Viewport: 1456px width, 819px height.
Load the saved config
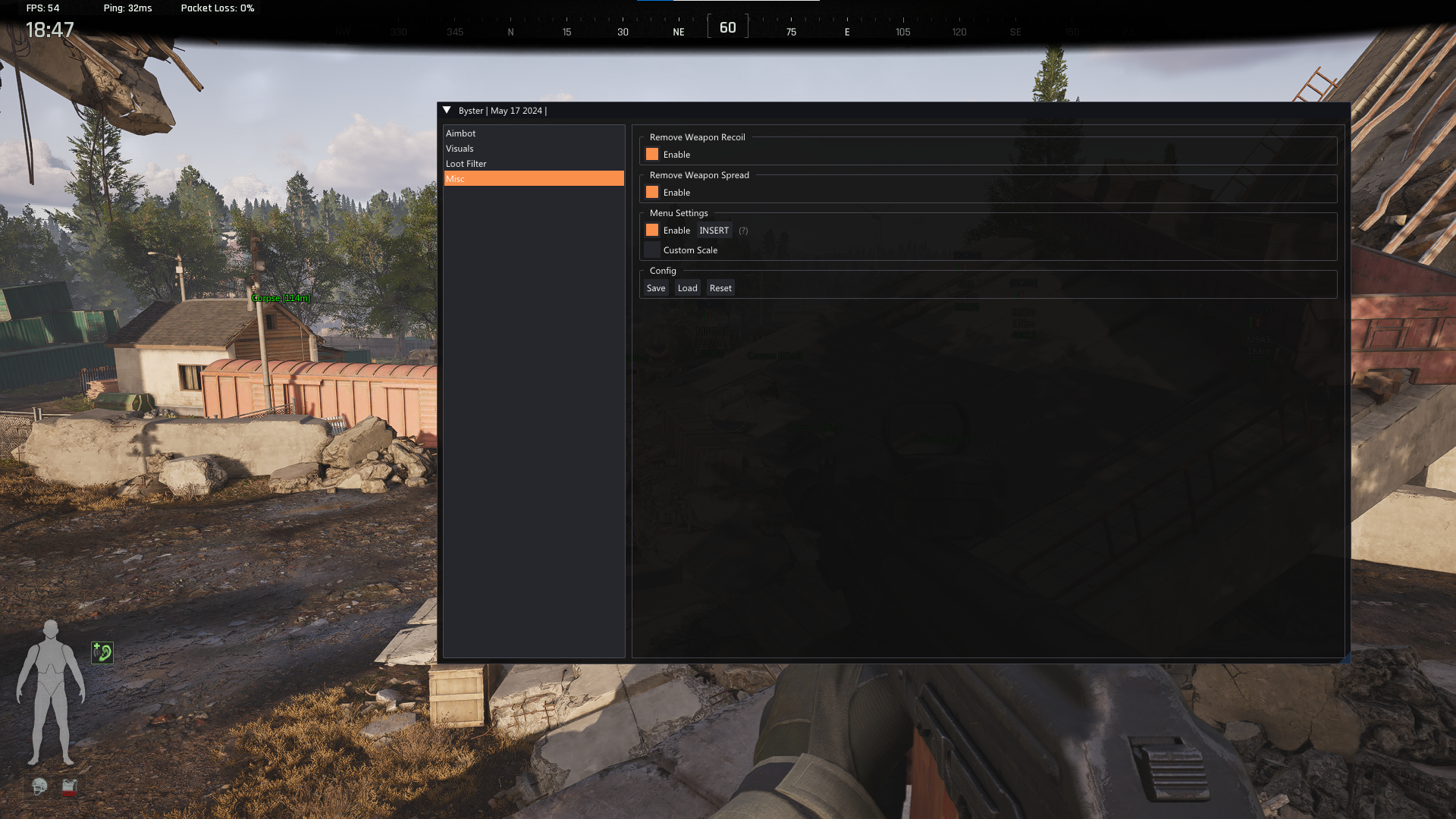[687, 288]
